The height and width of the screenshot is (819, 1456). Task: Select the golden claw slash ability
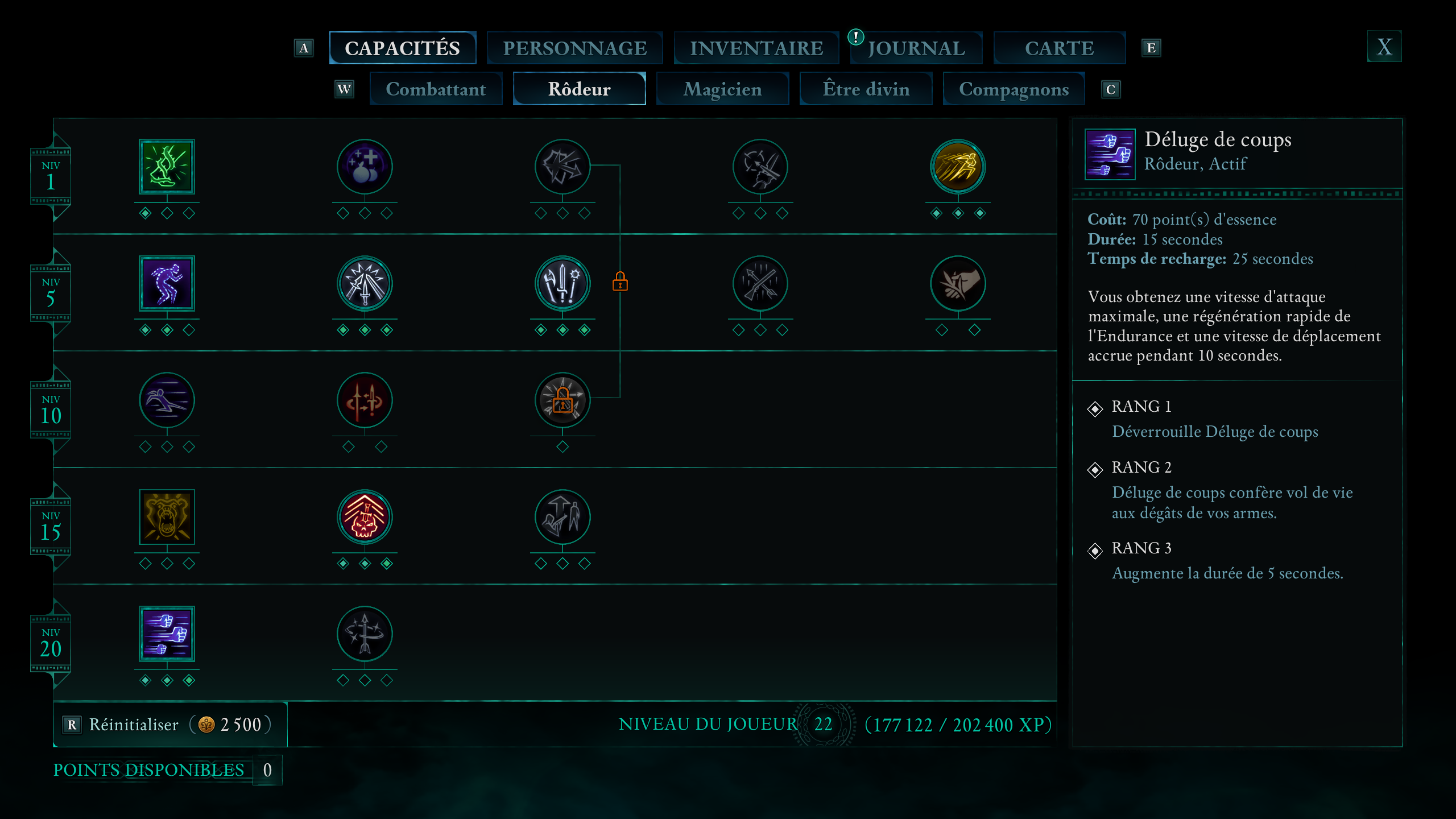coord(958,167)
